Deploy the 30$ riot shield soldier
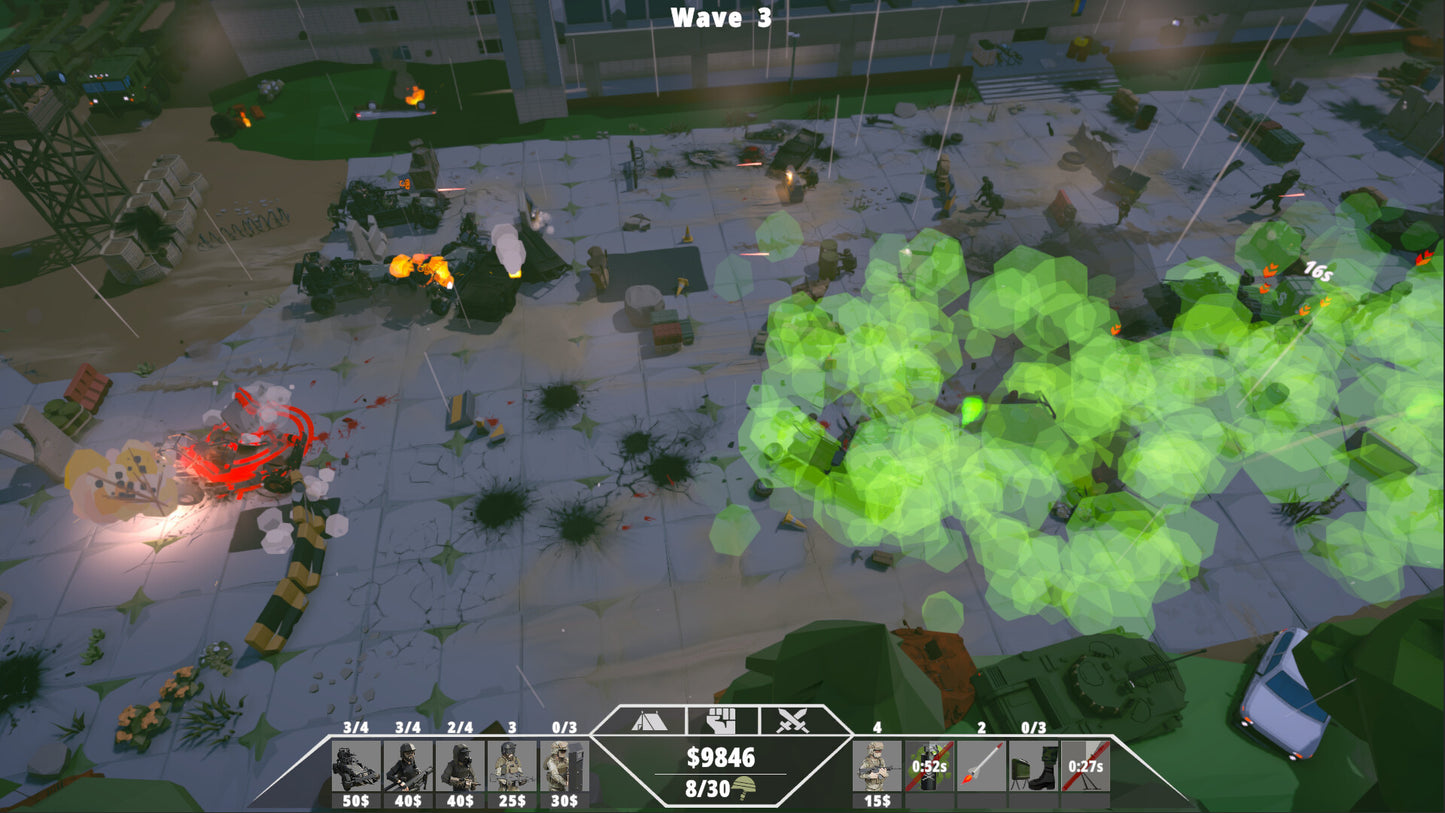This screenshot has height=813, width=1445. tap(564, 767)
